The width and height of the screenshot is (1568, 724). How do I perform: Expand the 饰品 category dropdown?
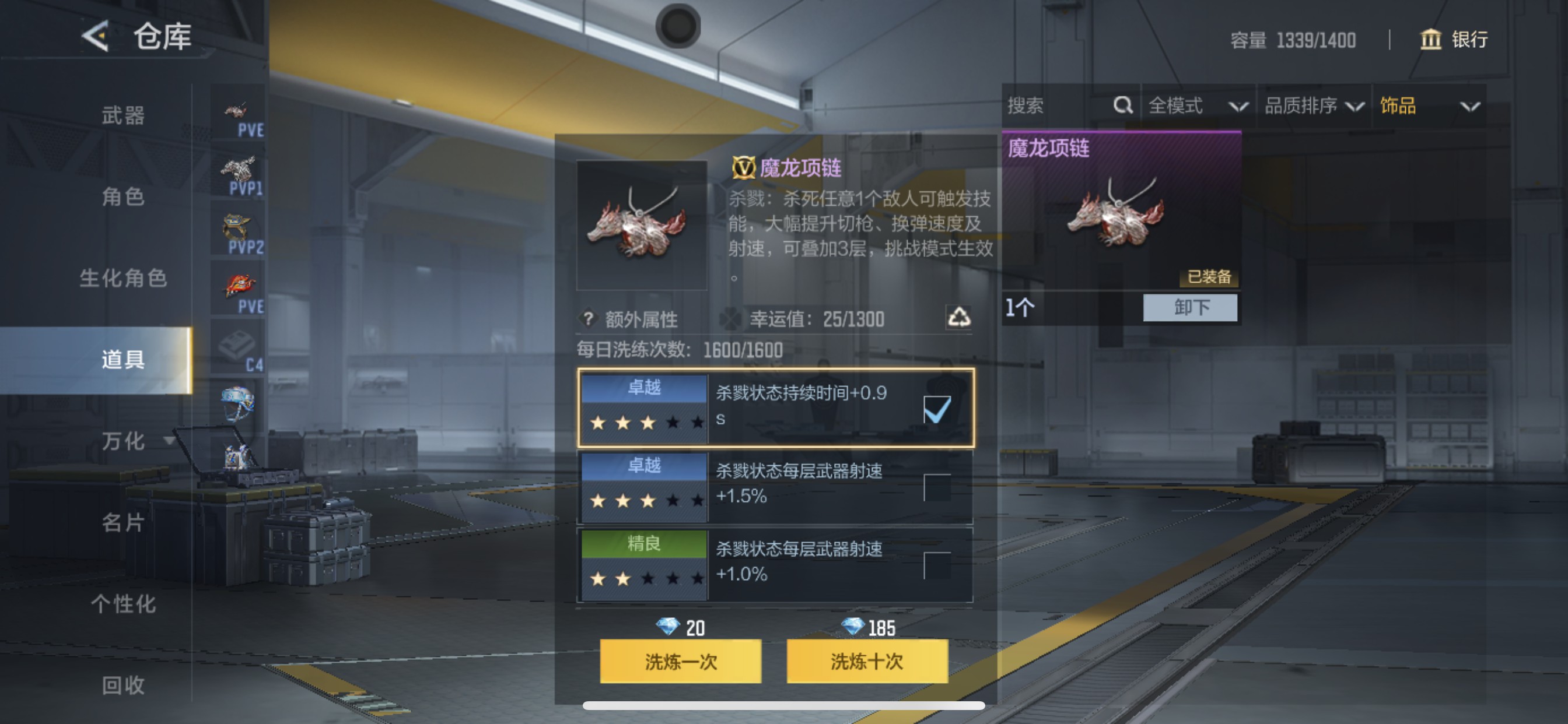tap(1430, 106)
